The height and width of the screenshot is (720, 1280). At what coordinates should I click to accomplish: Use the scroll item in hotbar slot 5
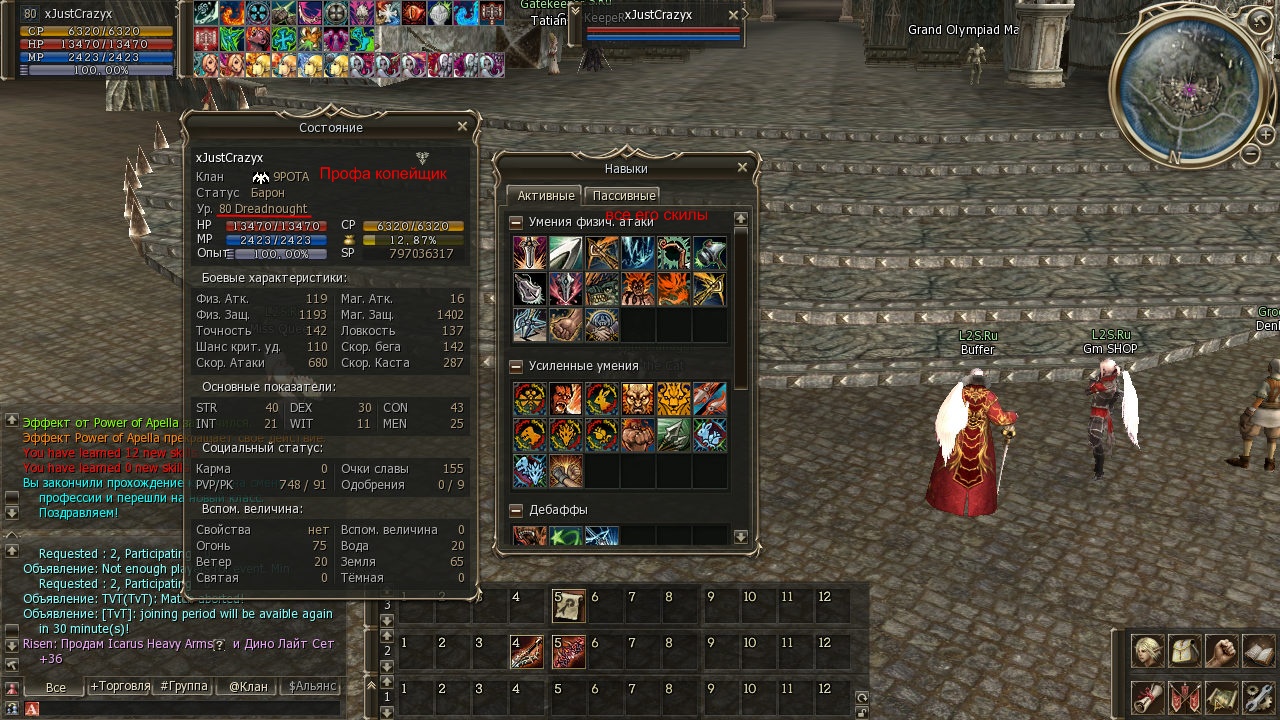pyautogui.click(x=569, y=605)
